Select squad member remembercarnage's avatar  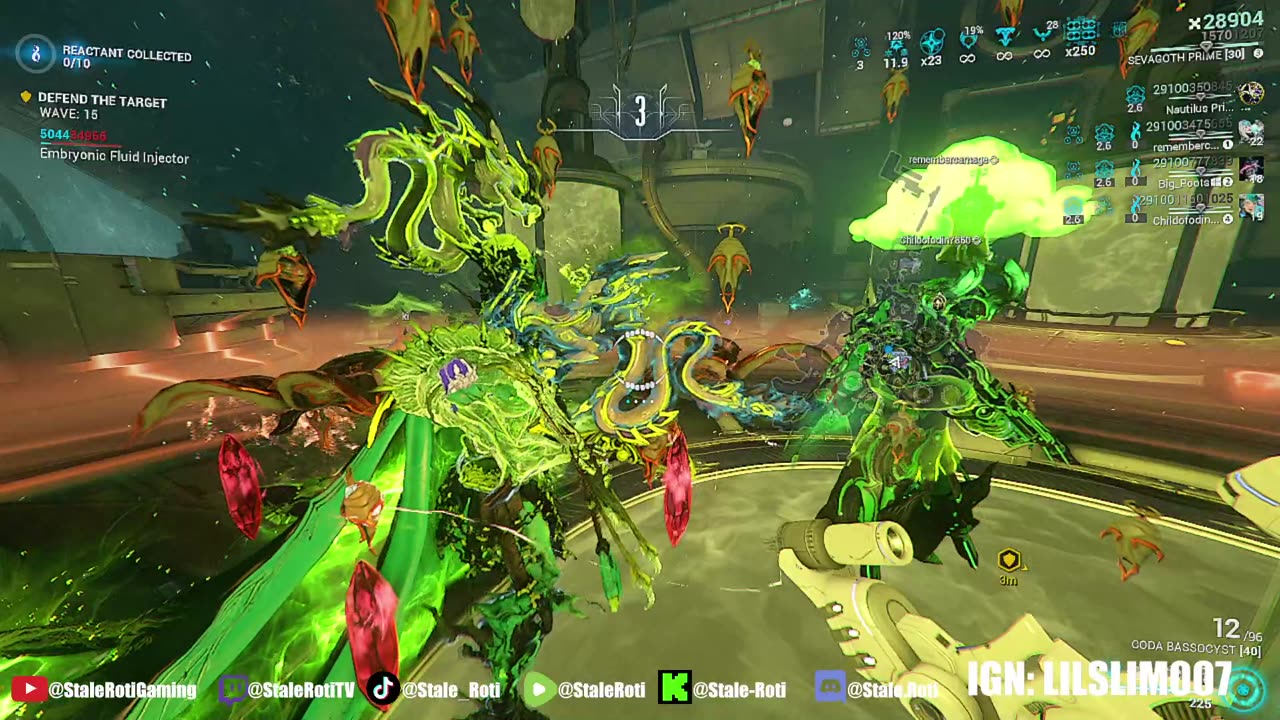[x=1250, y=132]
